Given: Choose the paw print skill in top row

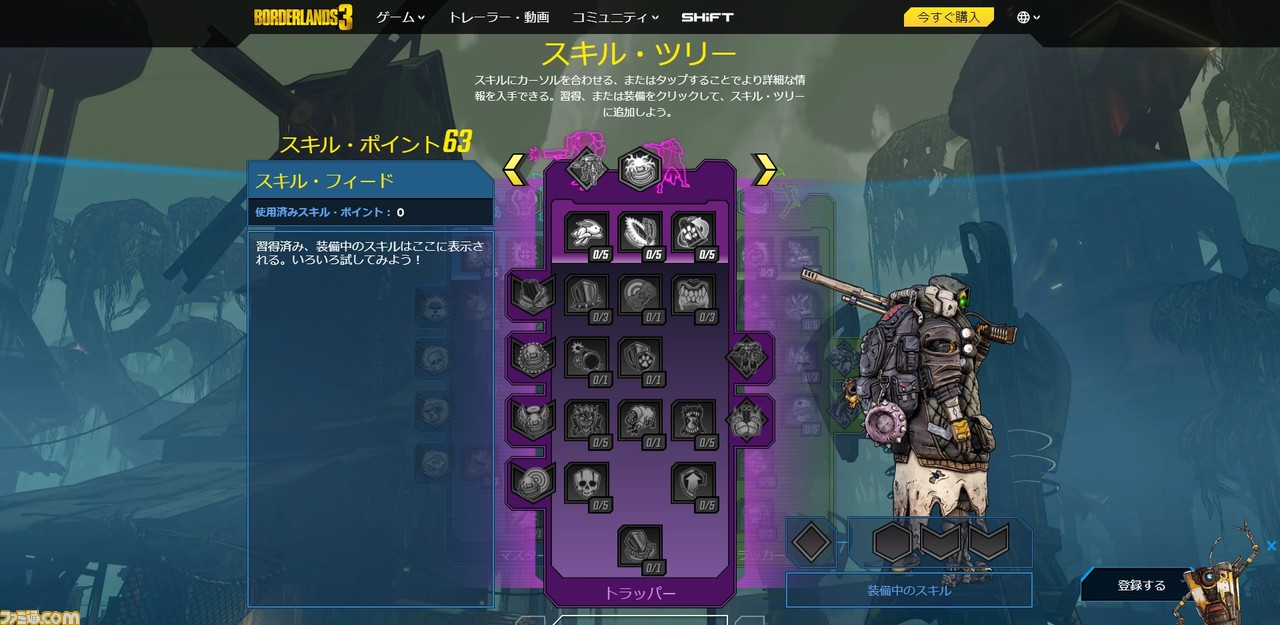Looking at the screenshot, I should pyautogui.click(x=693, y=232).
